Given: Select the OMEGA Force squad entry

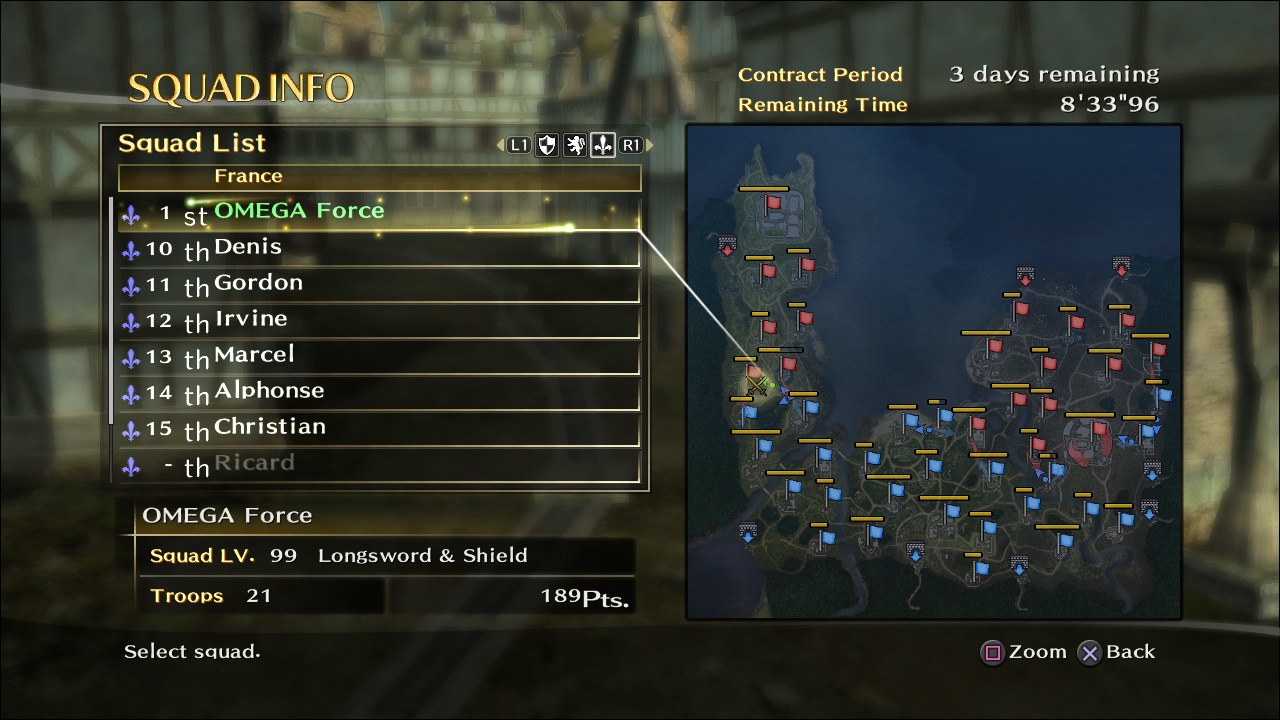Looking at the screenshot, I should (300, 210).
